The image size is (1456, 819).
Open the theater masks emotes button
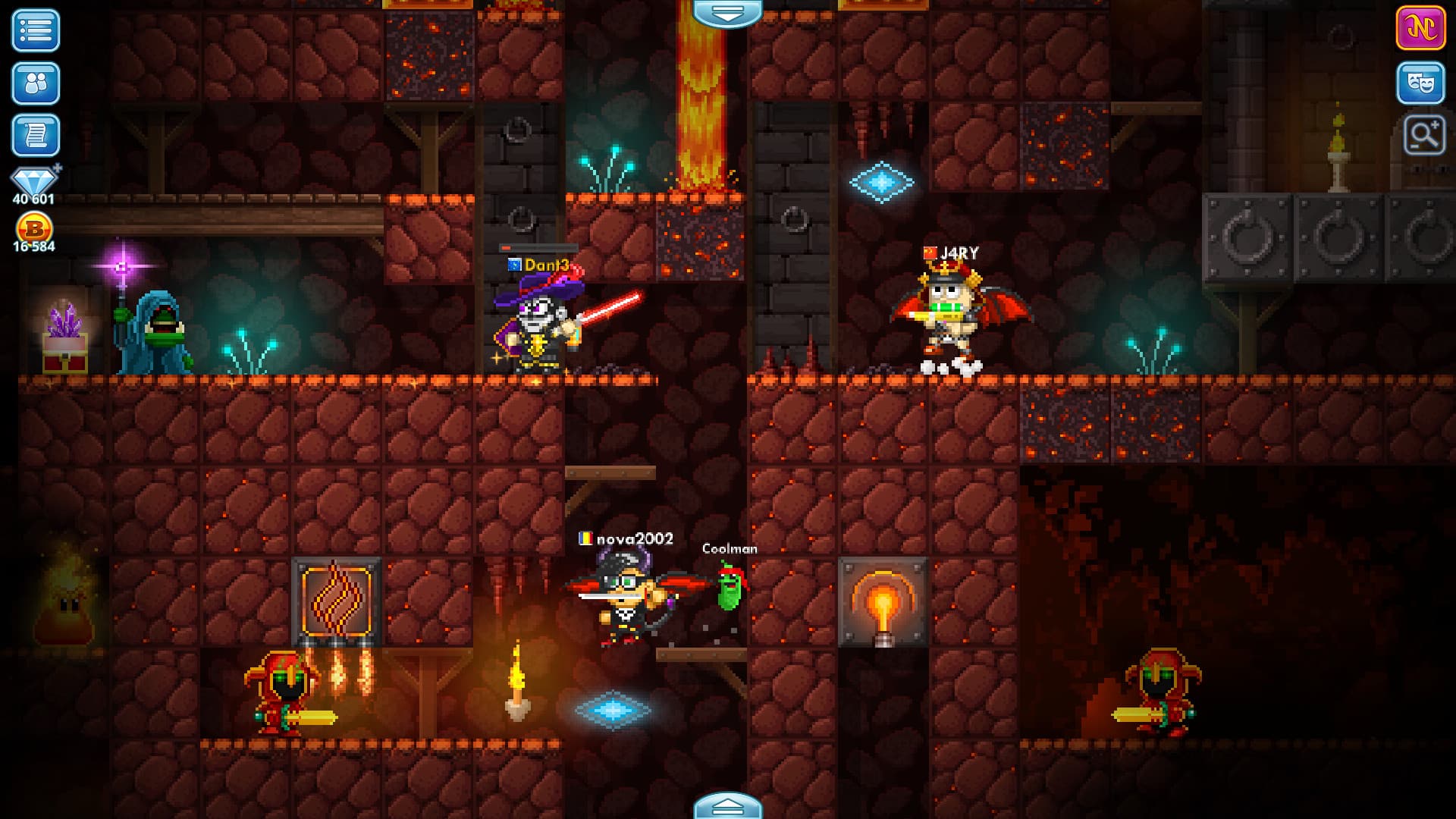tap(1420, 83)
